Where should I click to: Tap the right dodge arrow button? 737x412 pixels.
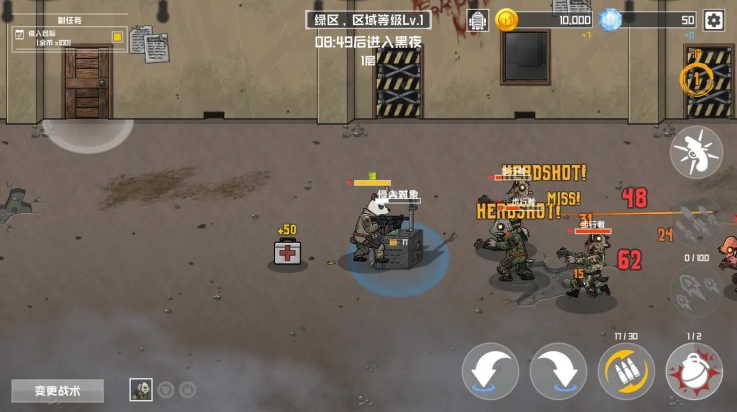tap(558, 371)
